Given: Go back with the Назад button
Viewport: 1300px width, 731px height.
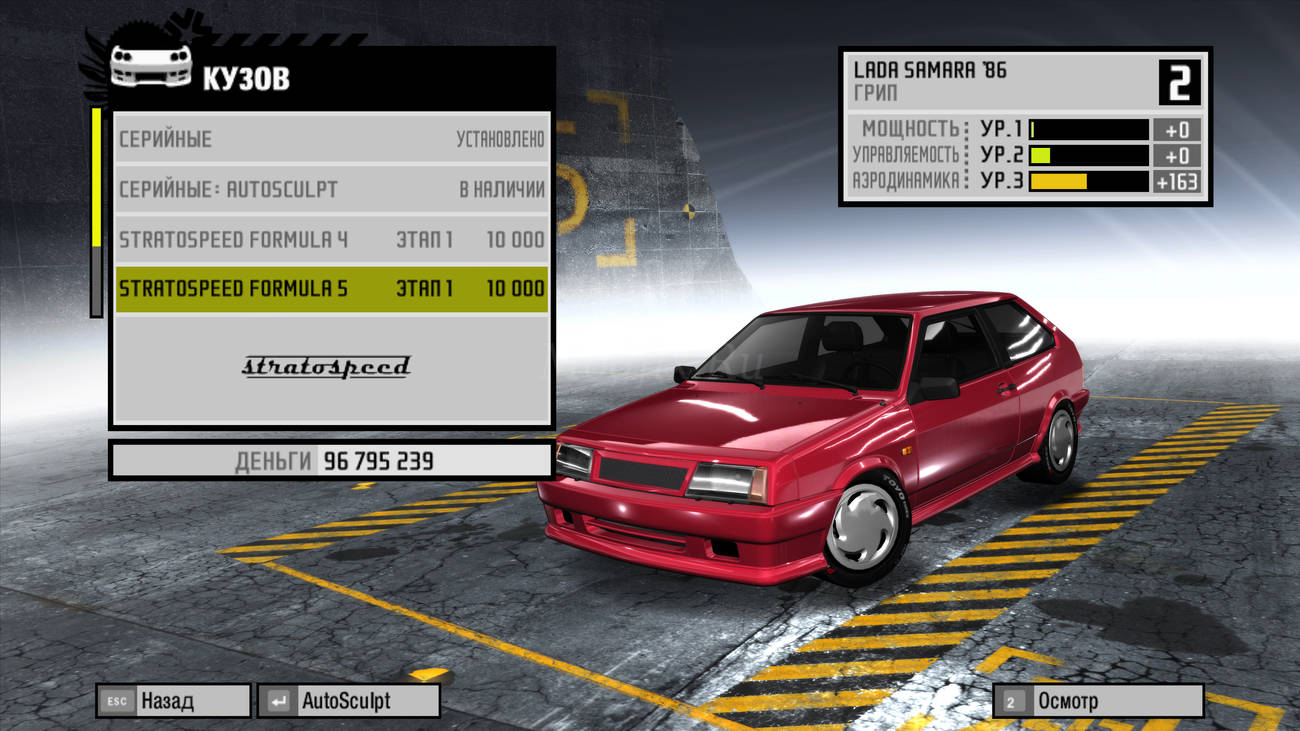Looking at the screenshot, I should coord(173,701).
